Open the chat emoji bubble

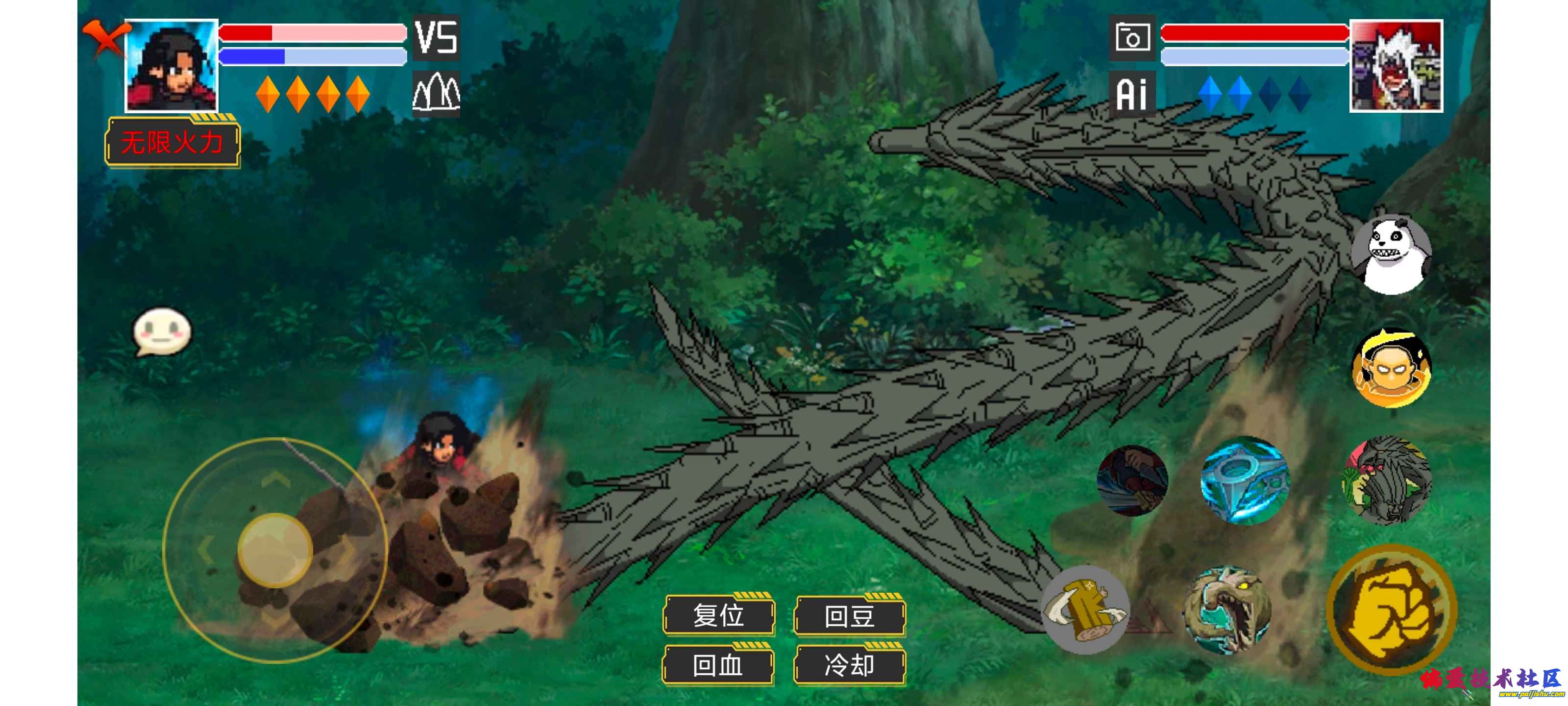[162, 331]
